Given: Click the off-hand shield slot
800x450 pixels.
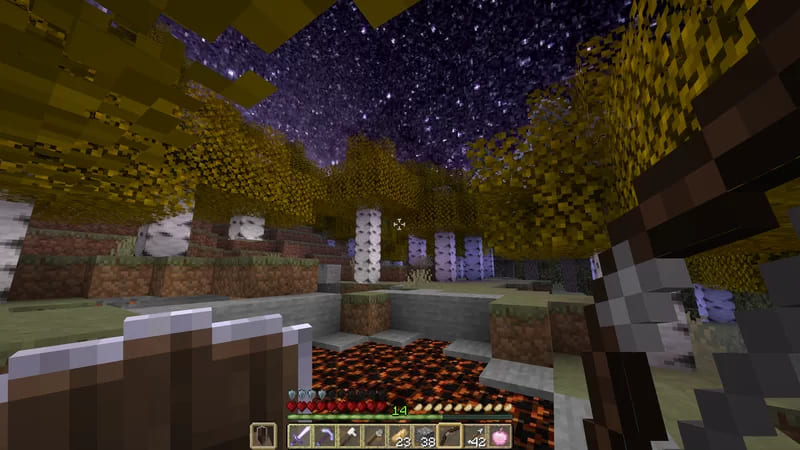Looking at the screenshot, I should pos(263,435).
